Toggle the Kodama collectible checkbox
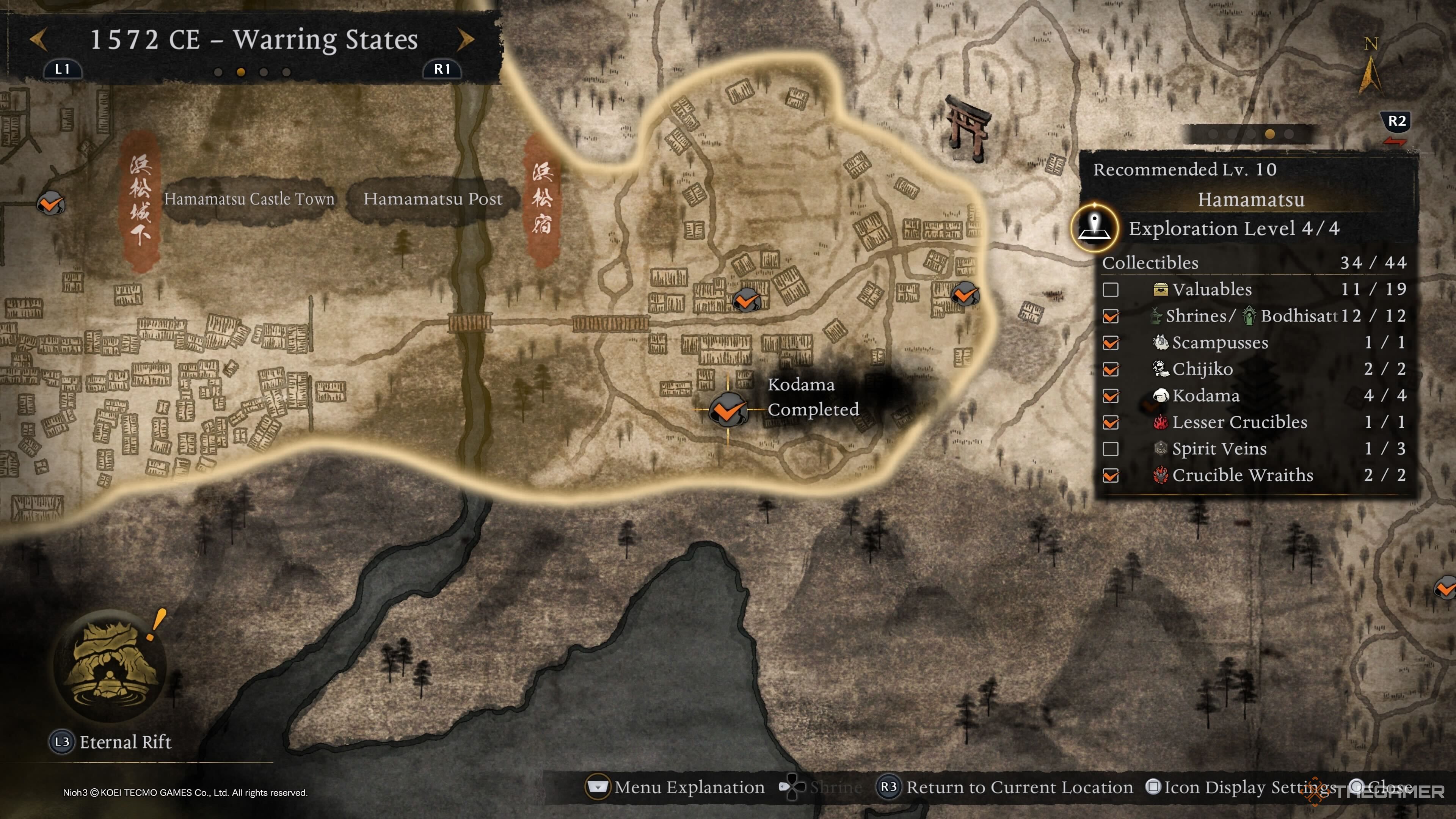This screenshot has width=1456, height=819. click(x=1111, y=395)
